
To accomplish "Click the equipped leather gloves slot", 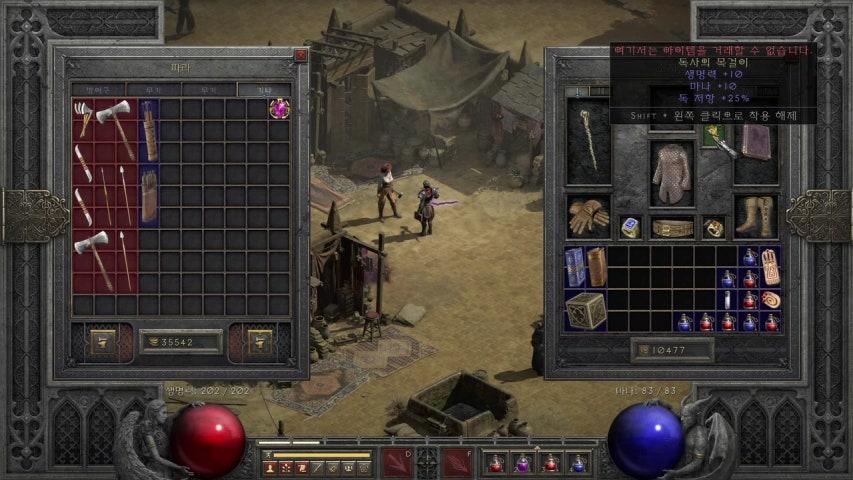I will [588, 215].
